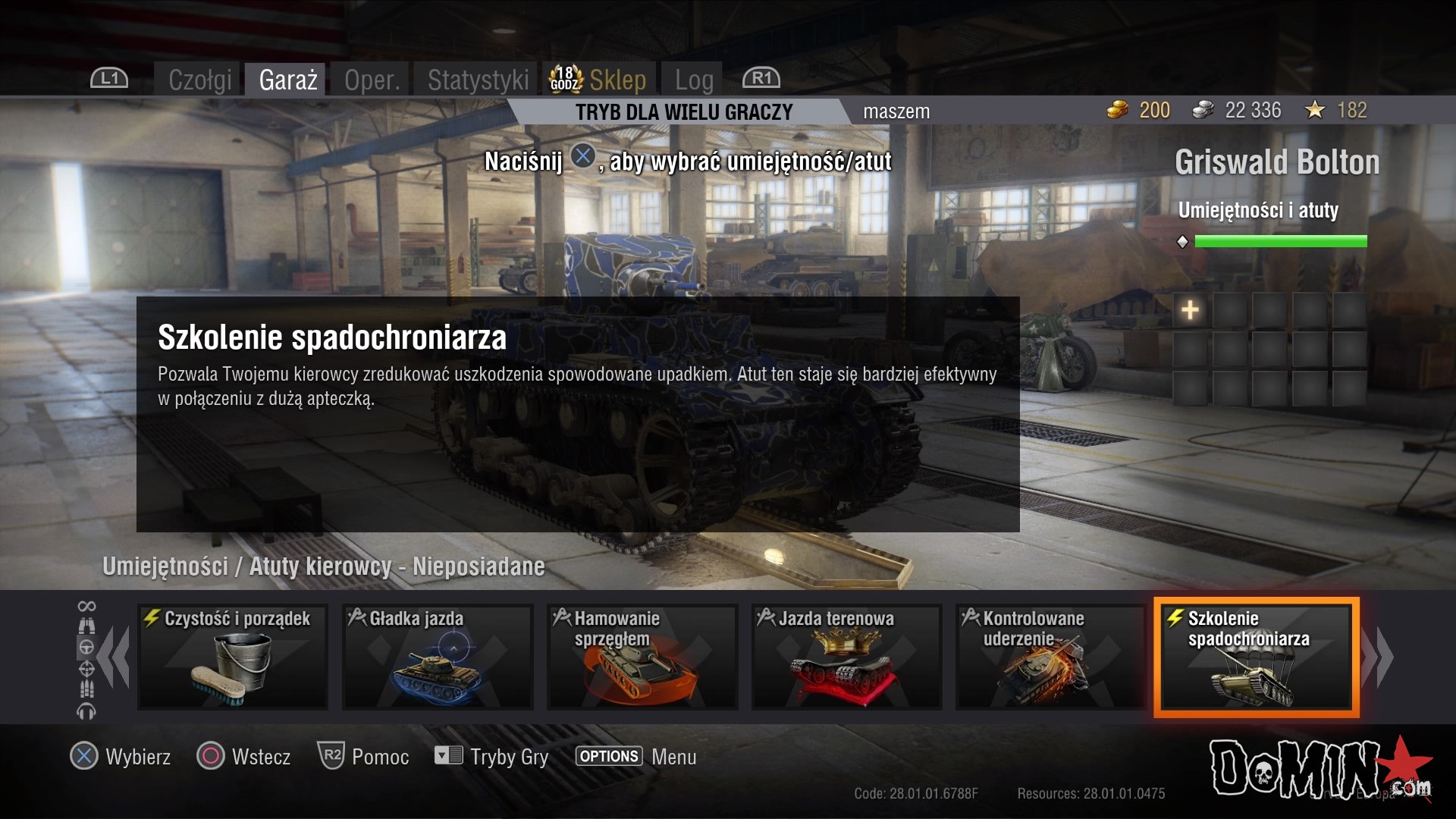
Task: Switch to the Log tab
Action: 694,80
